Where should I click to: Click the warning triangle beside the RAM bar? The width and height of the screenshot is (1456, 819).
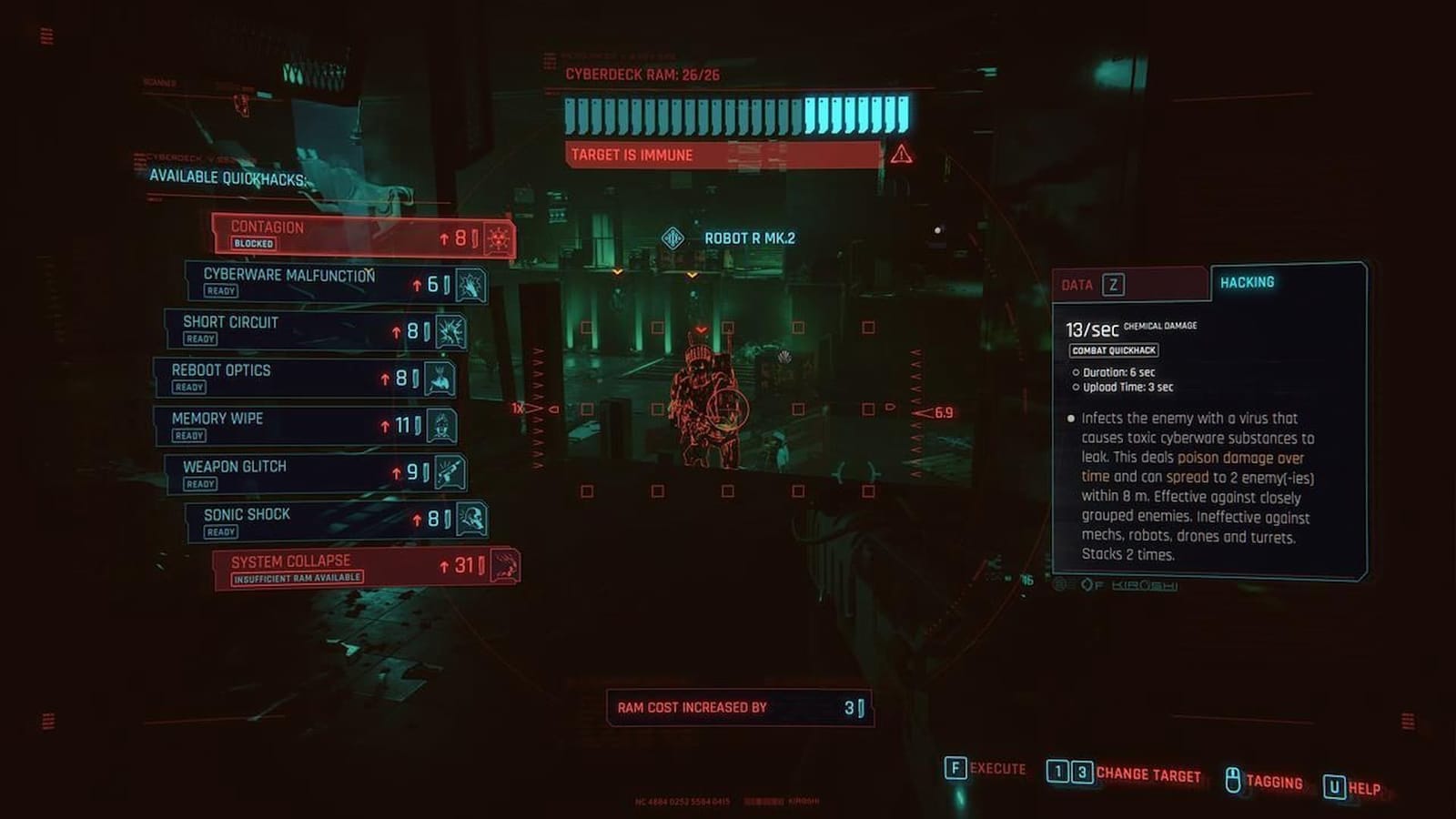[x=900, y=153]
